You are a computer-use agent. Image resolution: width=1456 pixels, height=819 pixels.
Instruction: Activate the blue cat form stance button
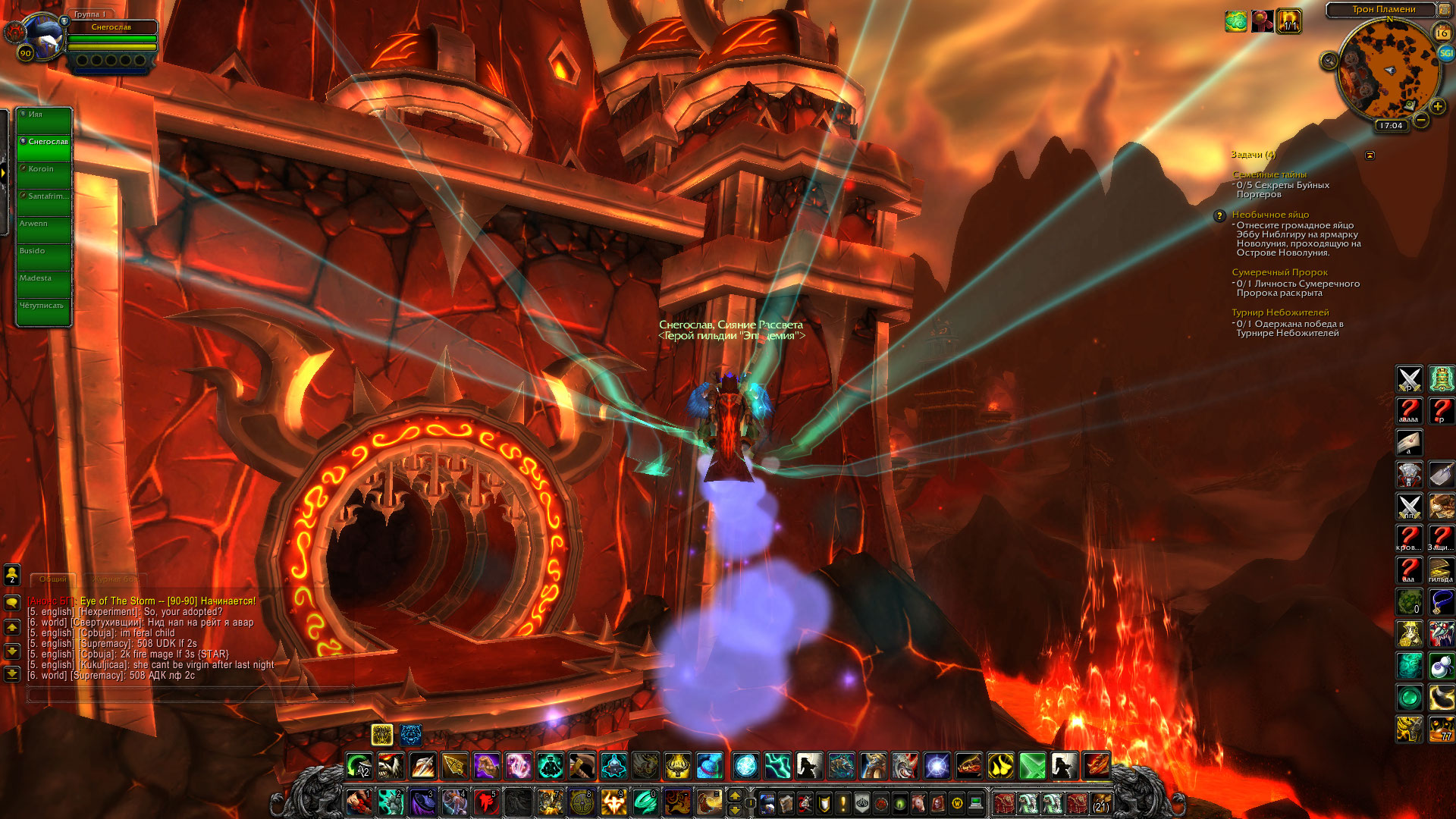tap(411, 734)
